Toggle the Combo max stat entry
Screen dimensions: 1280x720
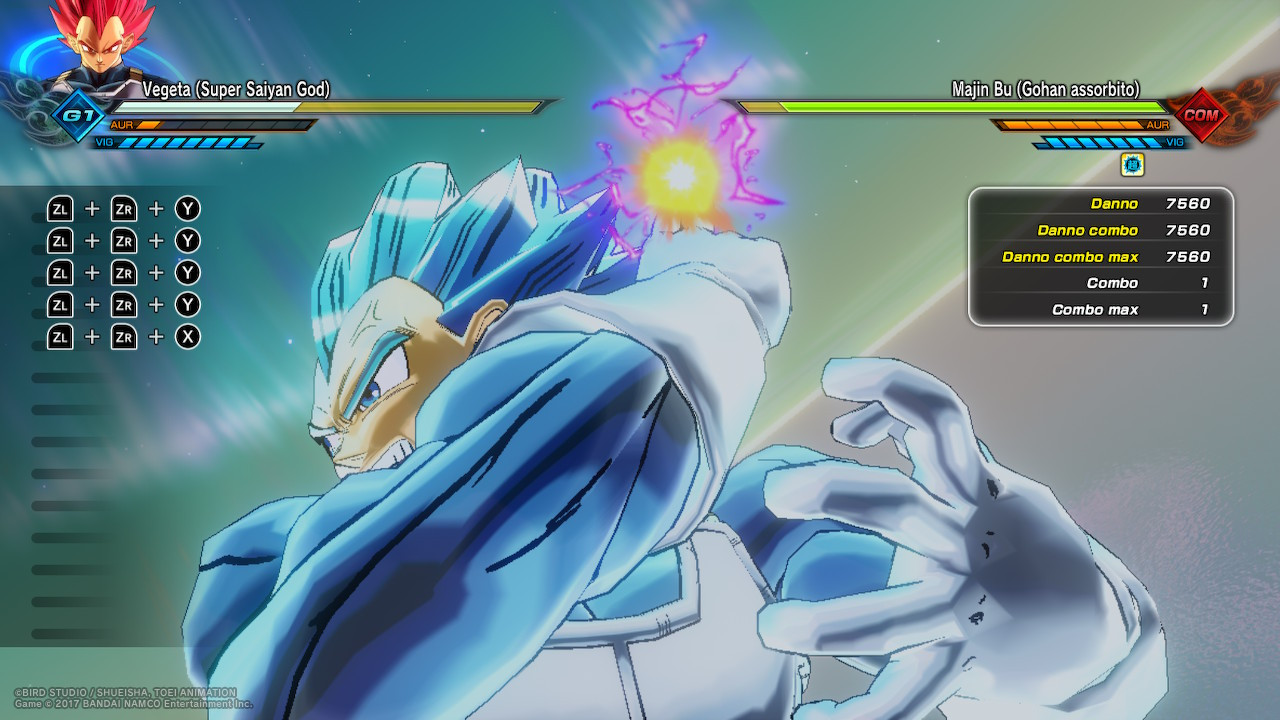[1100, 310]
